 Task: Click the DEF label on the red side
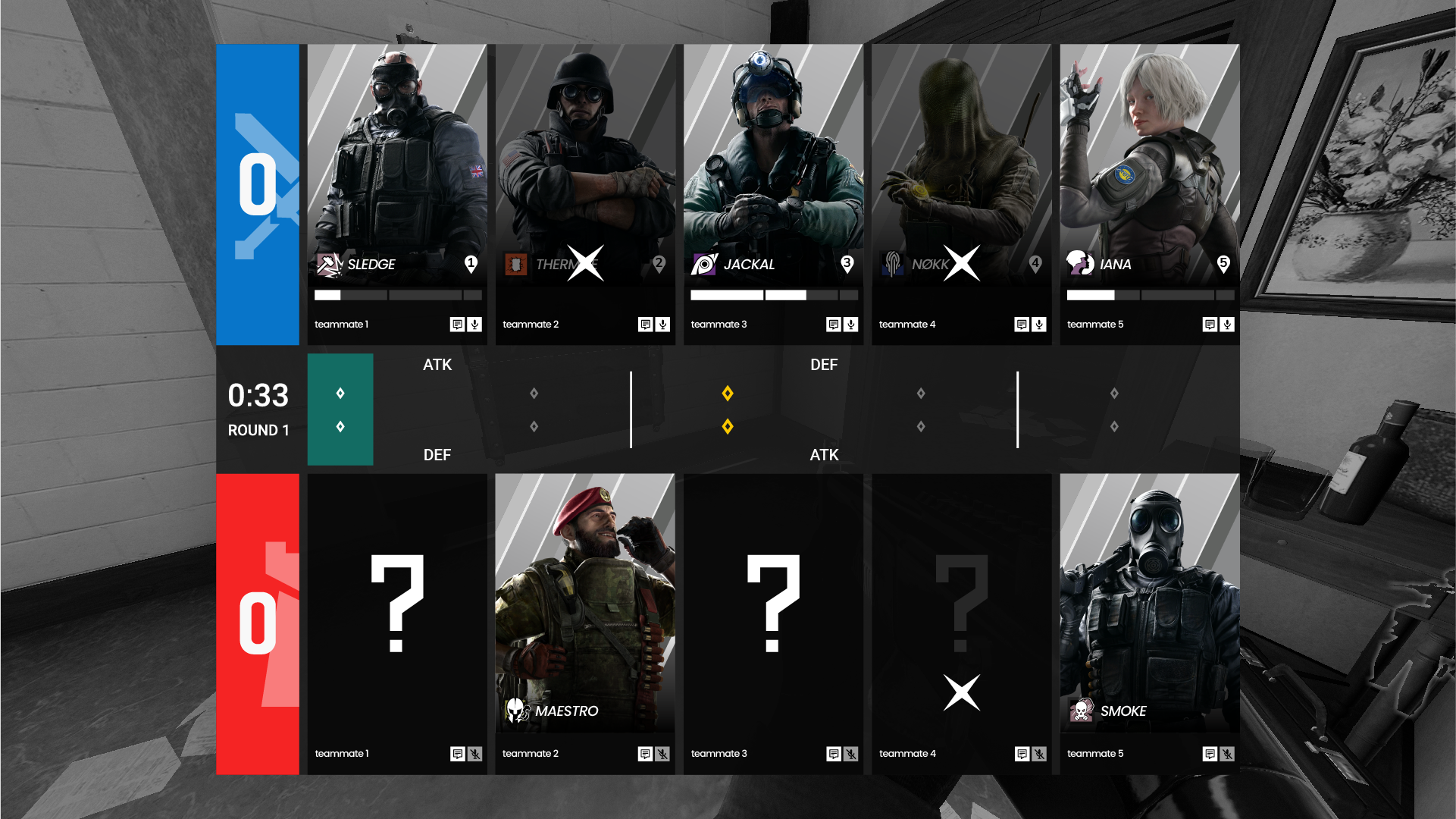pos(437,455)
